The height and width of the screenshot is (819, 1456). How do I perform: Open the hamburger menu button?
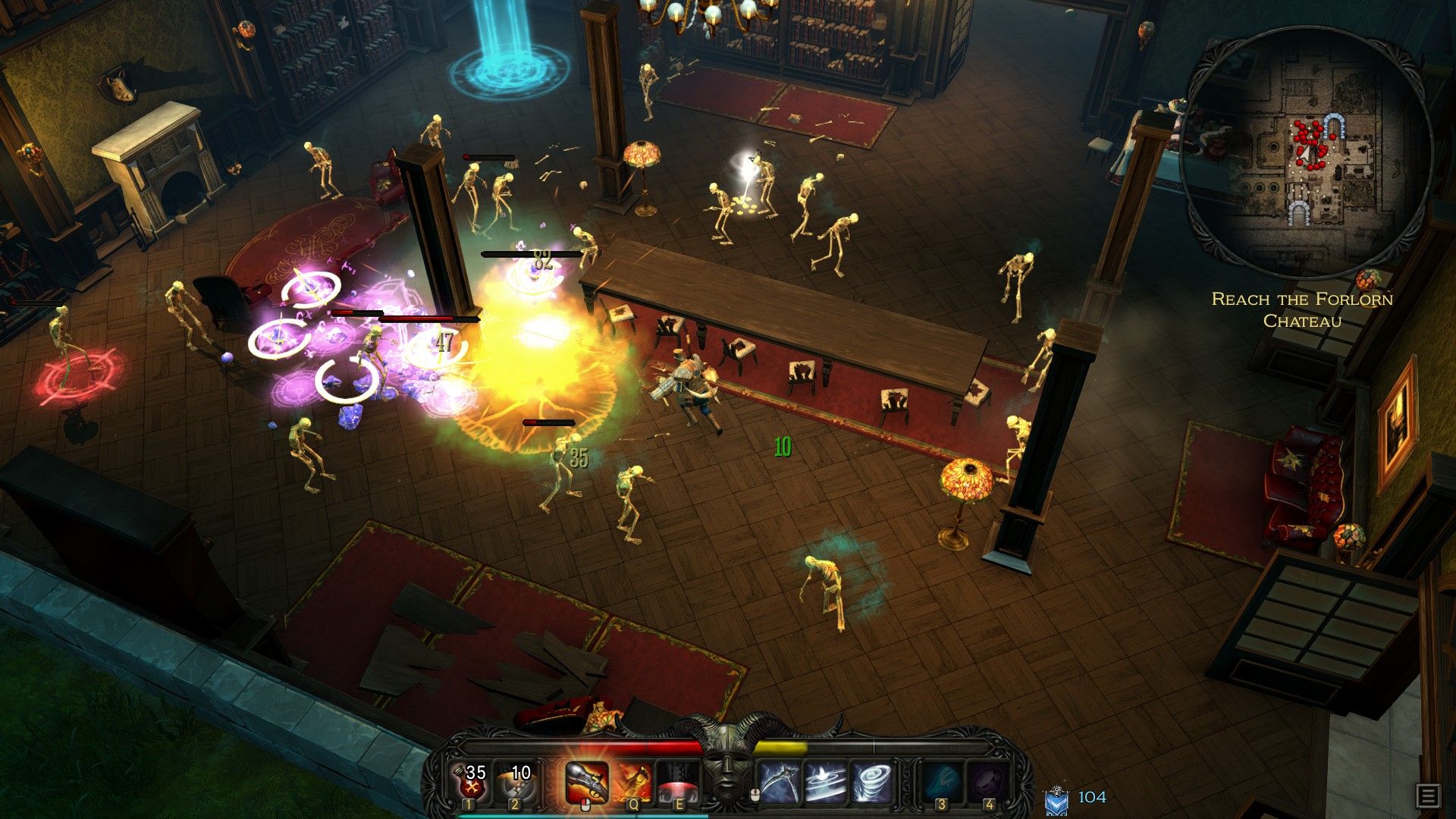pos(1427,795)
